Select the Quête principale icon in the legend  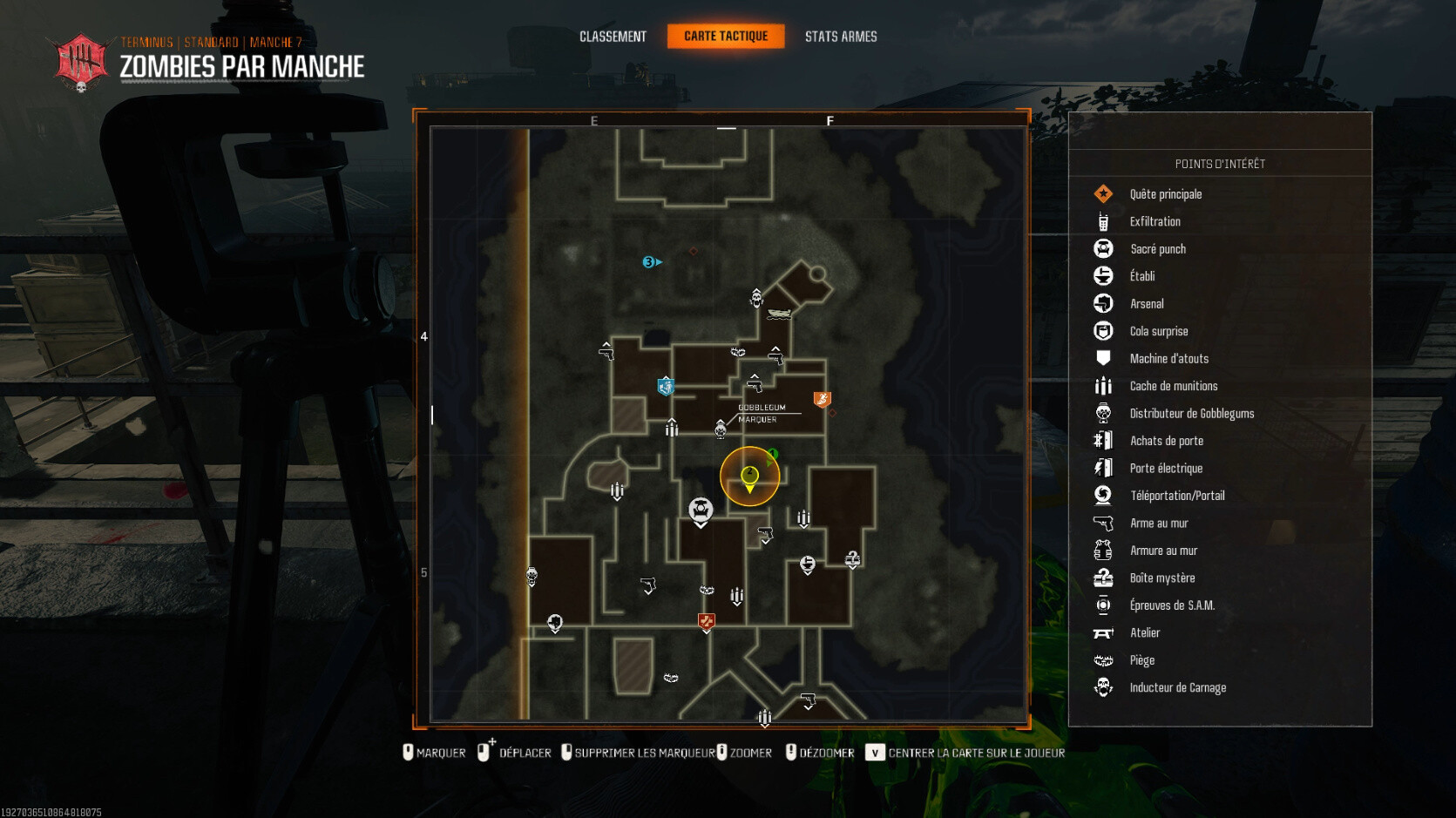[1104, 193]
